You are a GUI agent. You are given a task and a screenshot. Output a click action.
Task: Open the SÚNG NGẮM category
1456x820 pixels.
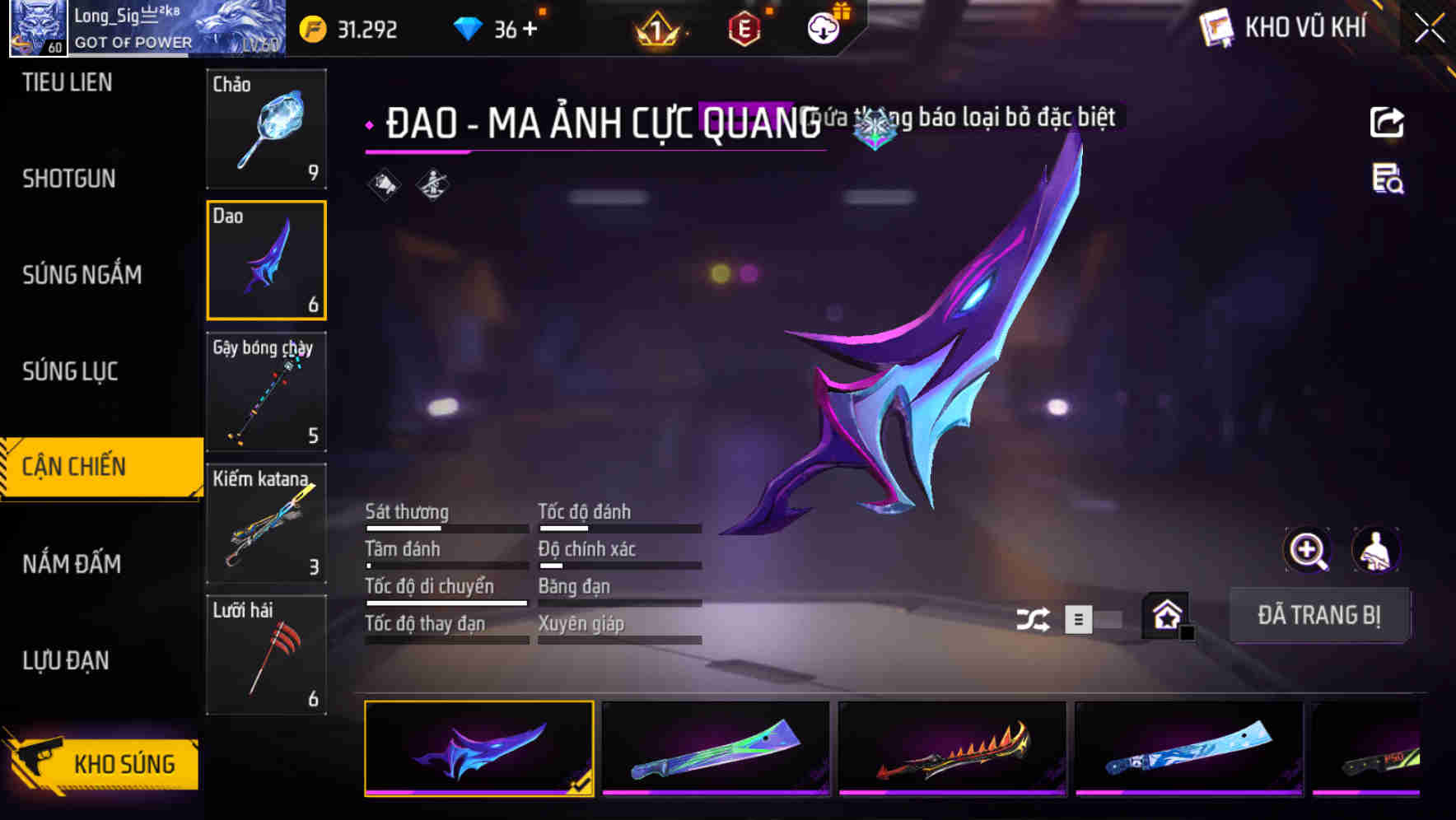(x=82, y=275)
